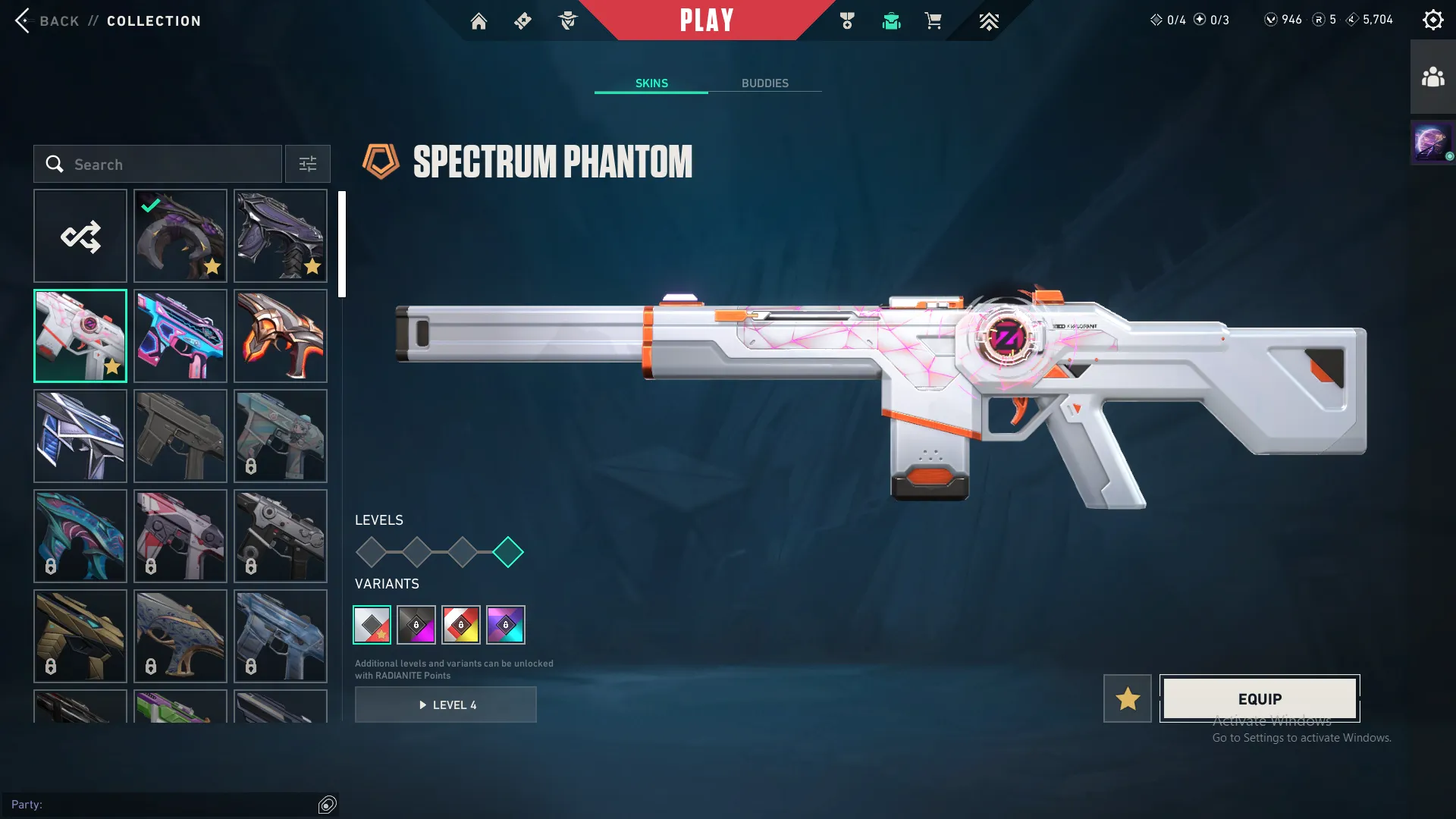This screenshot has width=1456, height=819.
Task: Open the settings gear icon
Action: tap(1432, 19)
